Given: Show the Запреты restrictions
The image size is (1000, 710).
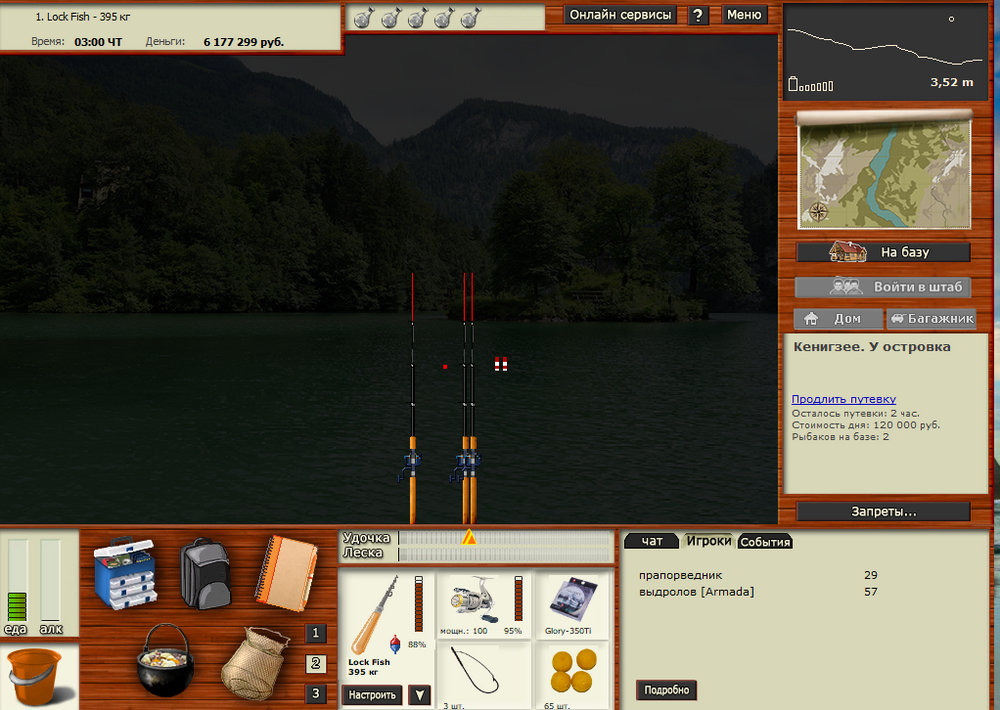Looking at the screenshot, I should click(884, 511).
